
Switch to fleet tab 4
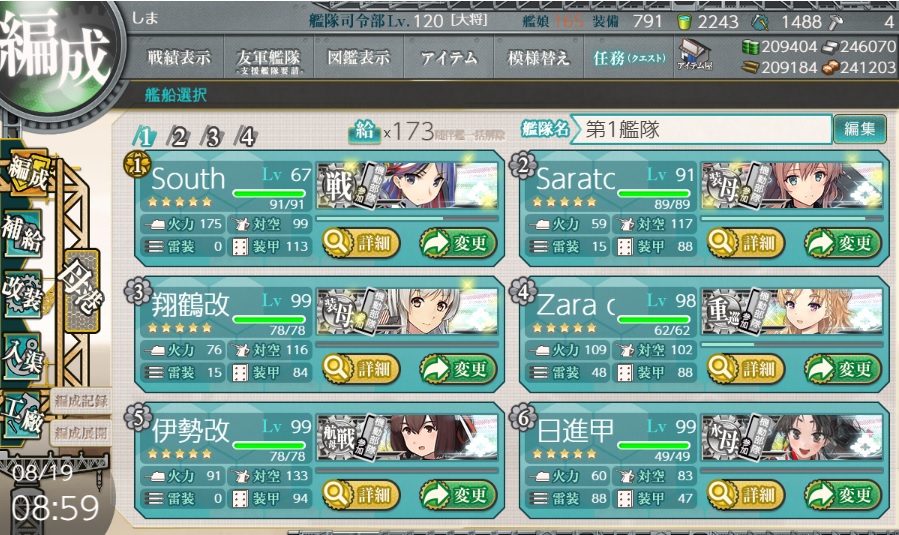[x=245, y=137]
